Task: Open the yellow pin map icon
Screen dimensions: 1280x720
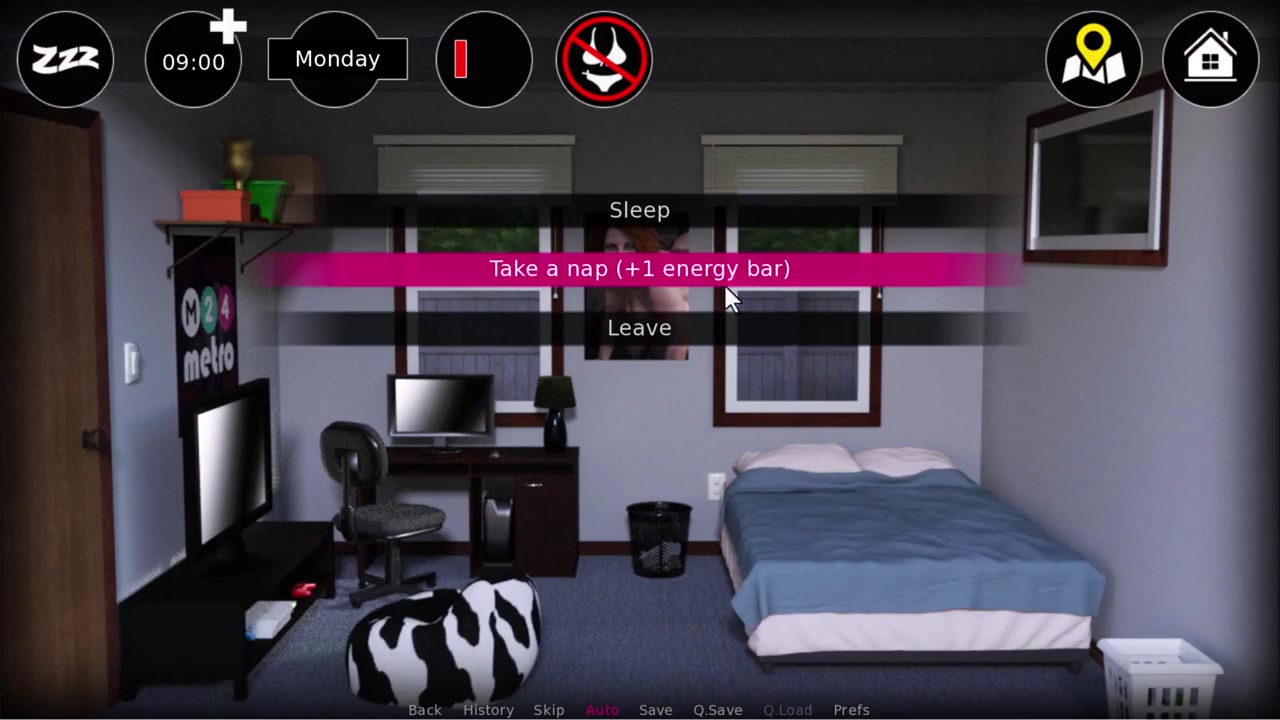Action: tap(1093, 60)
